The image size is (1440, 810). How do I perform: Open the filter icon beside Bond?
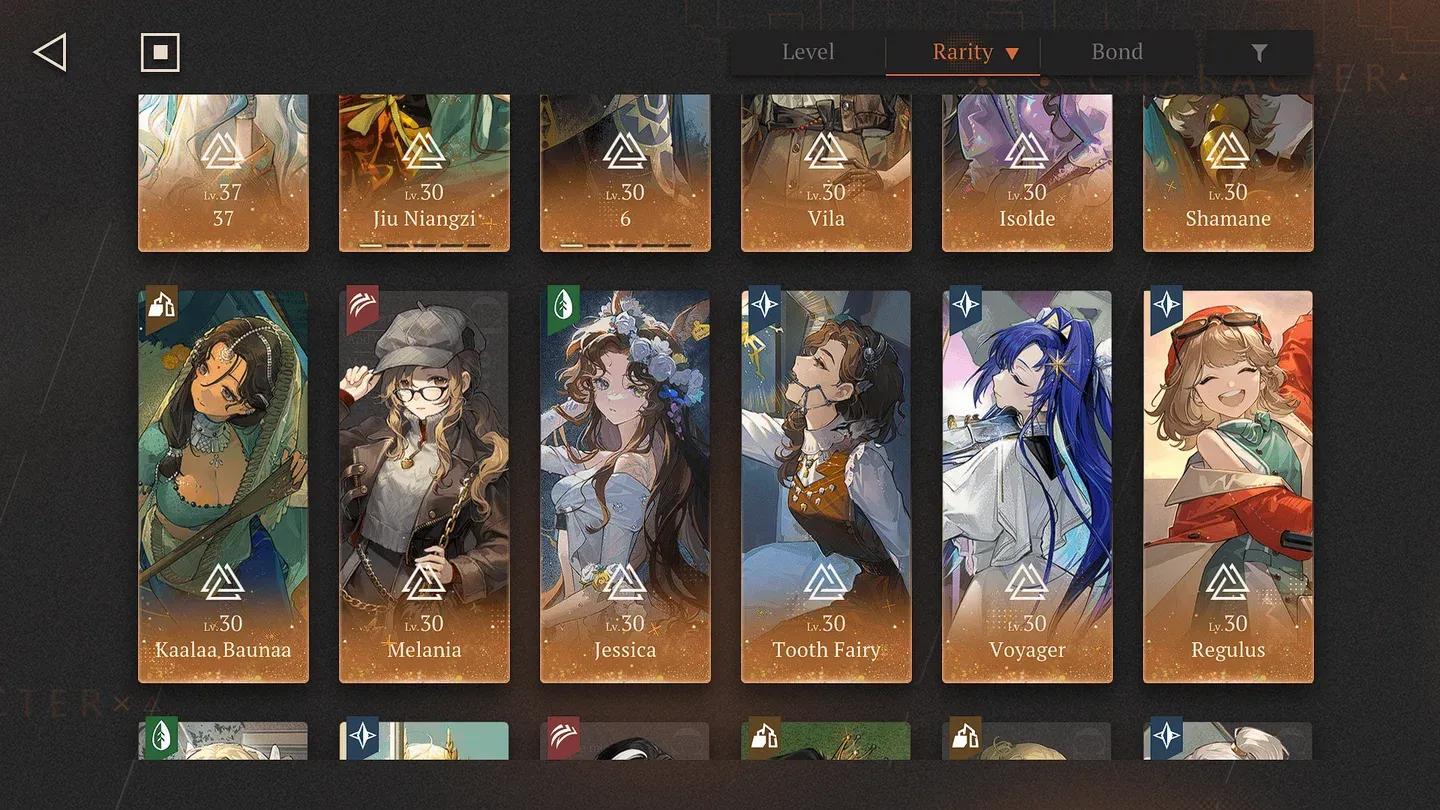pos(1259,52)
